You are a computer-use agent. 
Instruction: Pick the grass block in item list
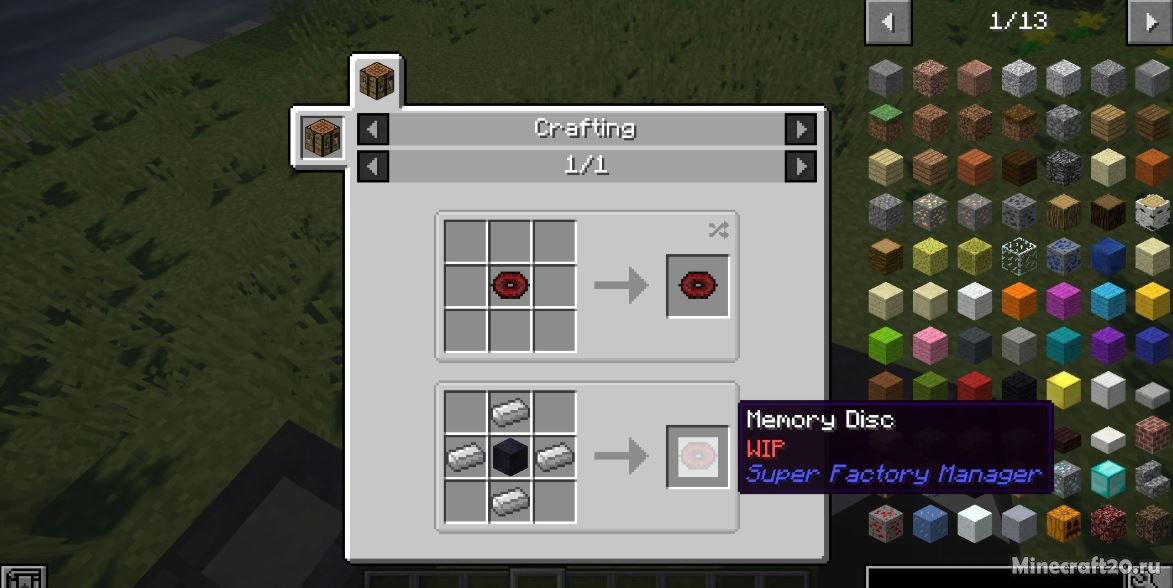[885, 122]
